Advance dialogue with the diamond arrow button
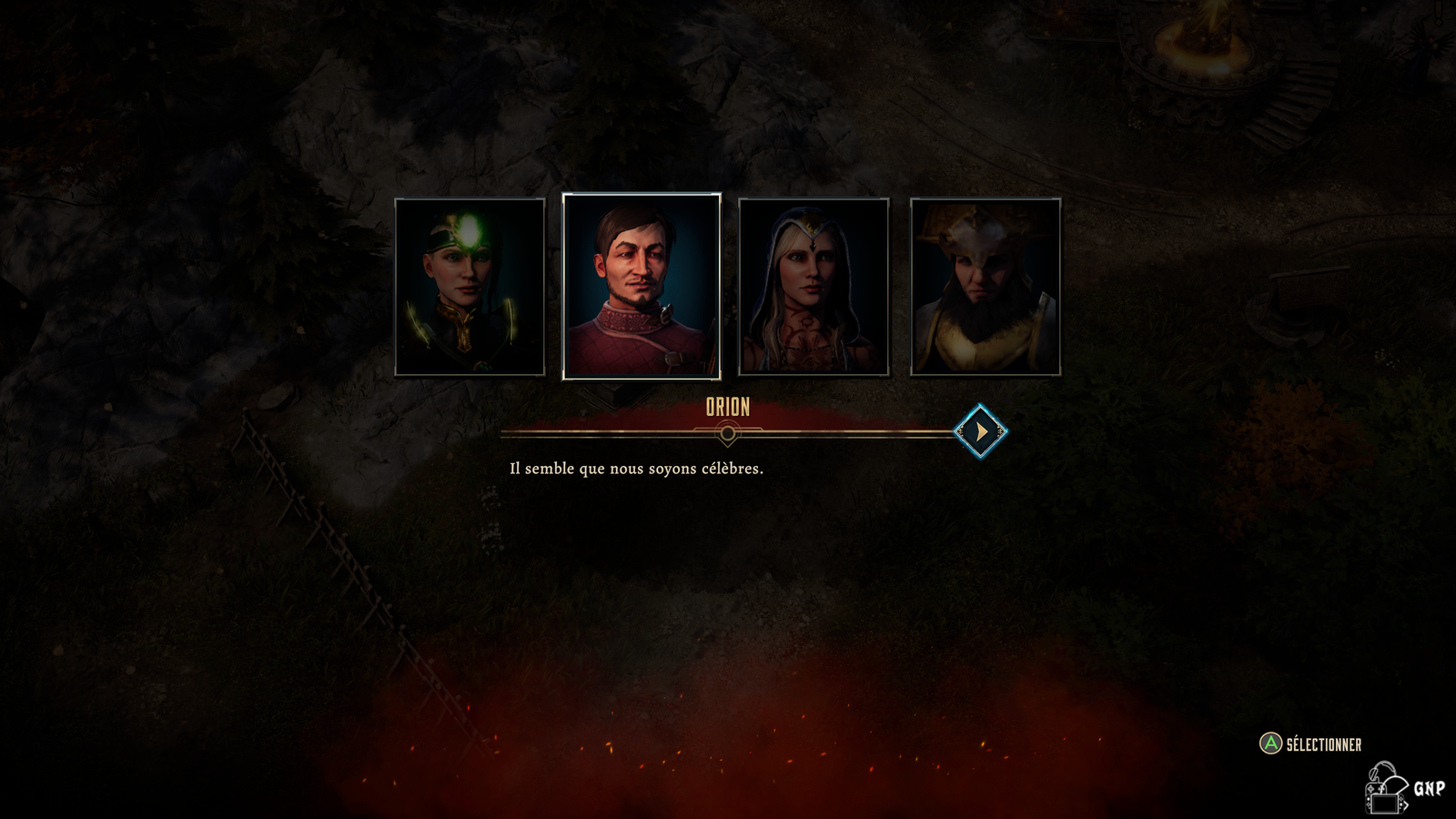Image resolution: width=1456 pixels, height=819 pixels. point(980,431)
